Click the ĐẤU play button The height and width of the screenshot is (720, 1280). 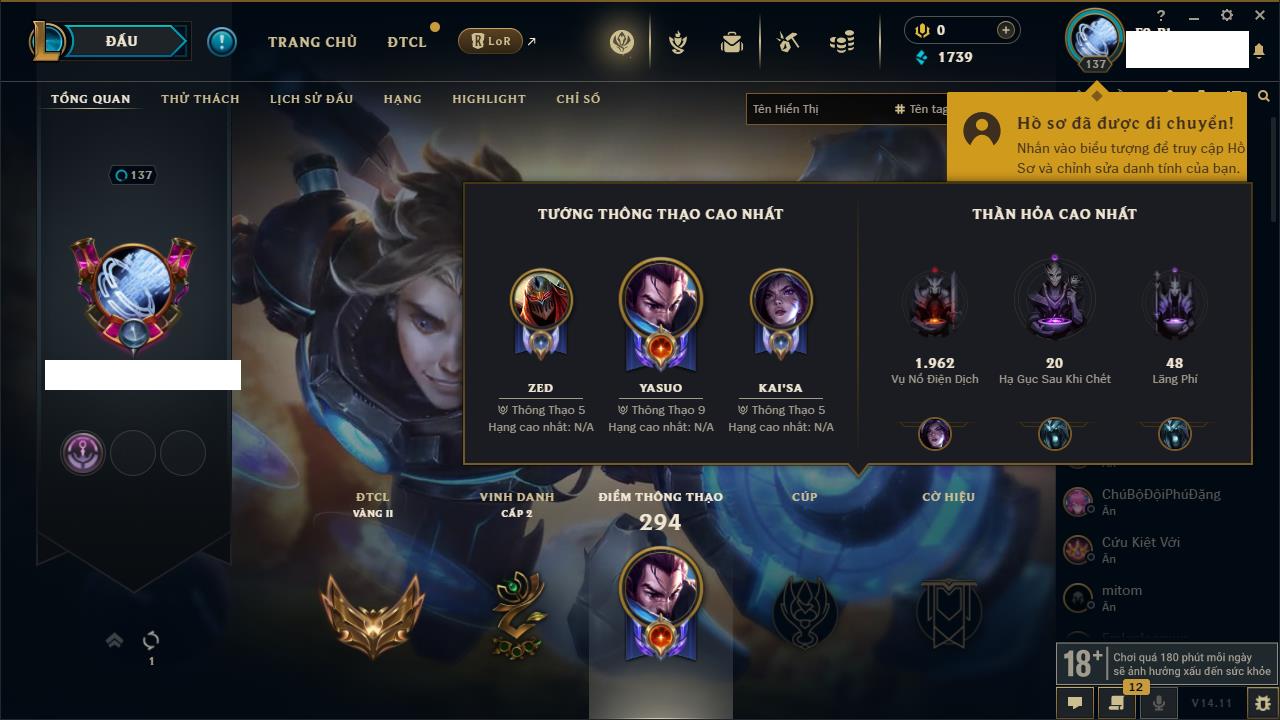[x=120, y=41]
